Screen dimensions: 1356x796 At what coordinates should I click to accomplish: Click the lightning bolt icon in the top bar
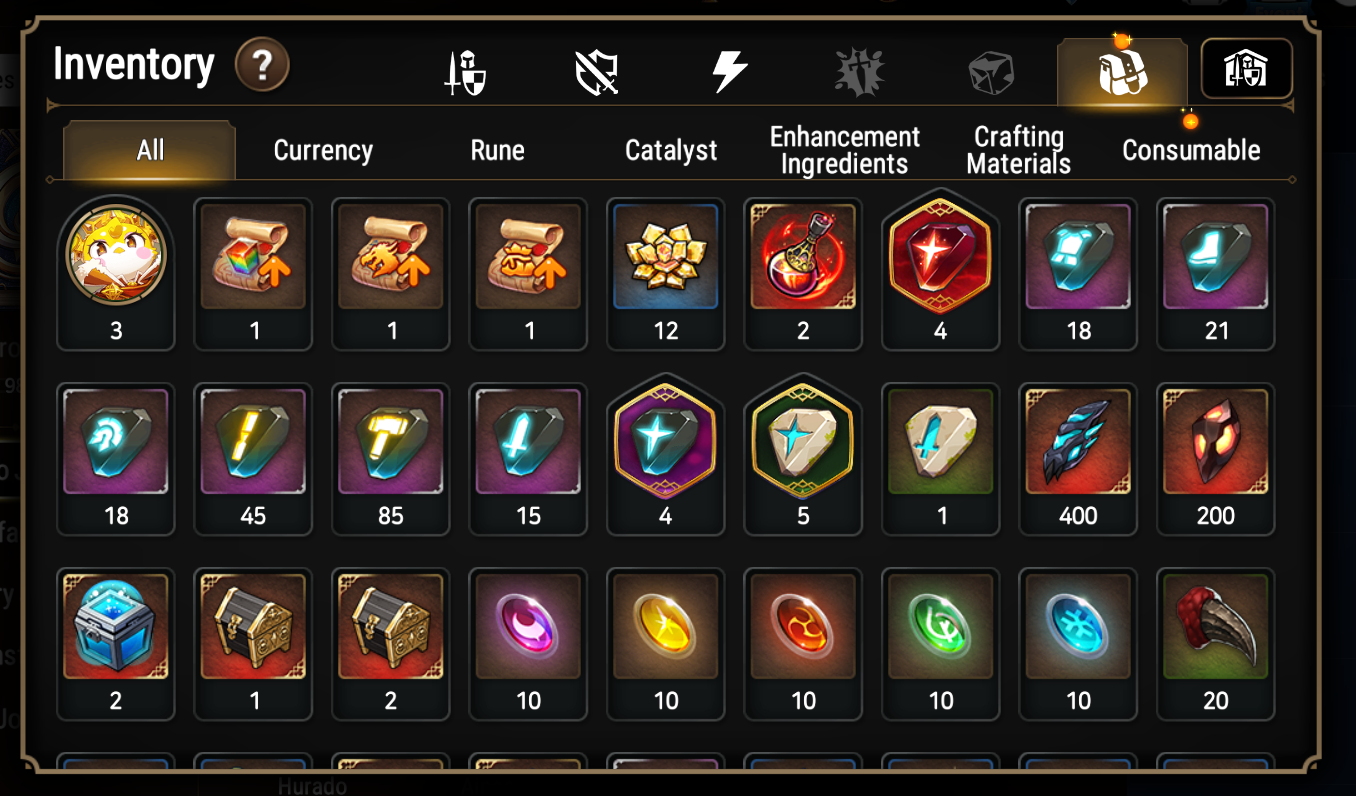pos(728,68)
